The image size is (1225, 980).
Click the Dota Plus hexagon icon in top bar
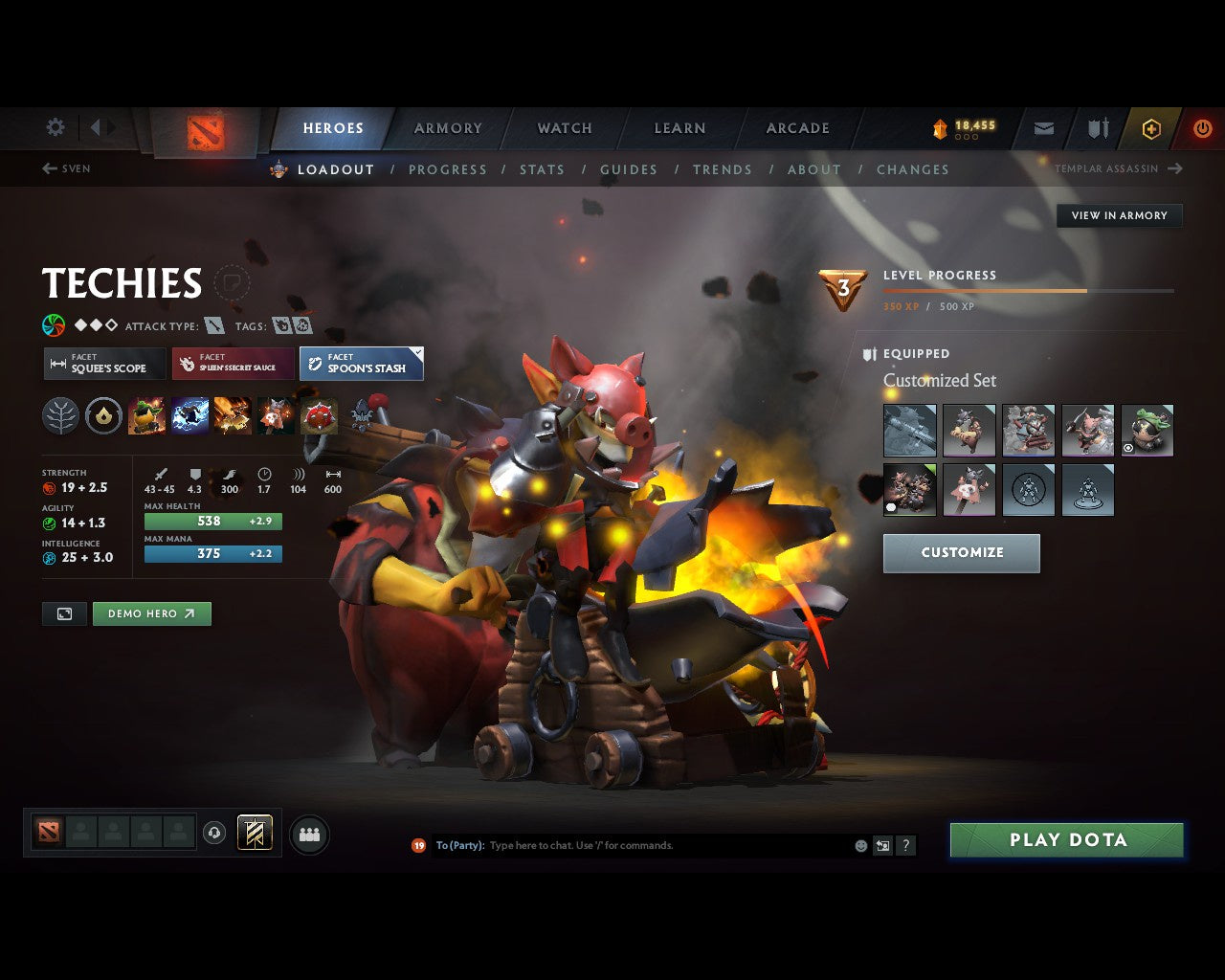(1150, 127)
